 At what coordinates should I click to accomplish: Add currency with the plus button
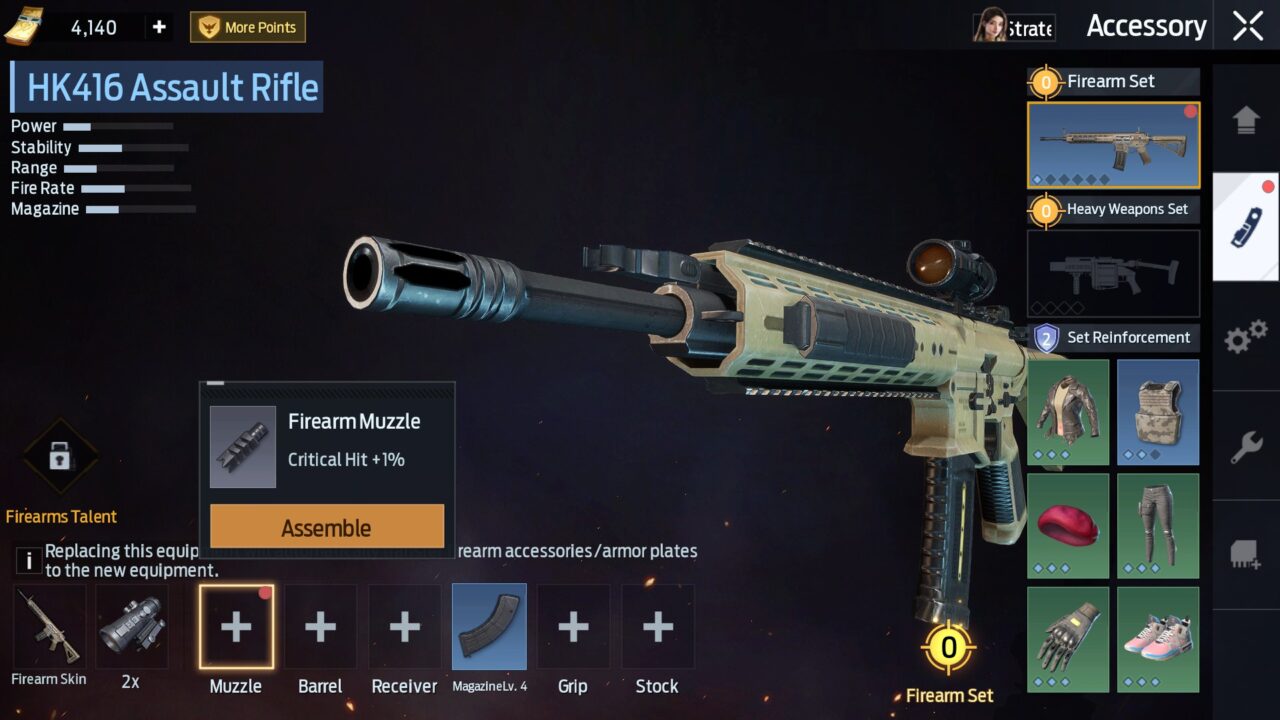coord(159,27)
